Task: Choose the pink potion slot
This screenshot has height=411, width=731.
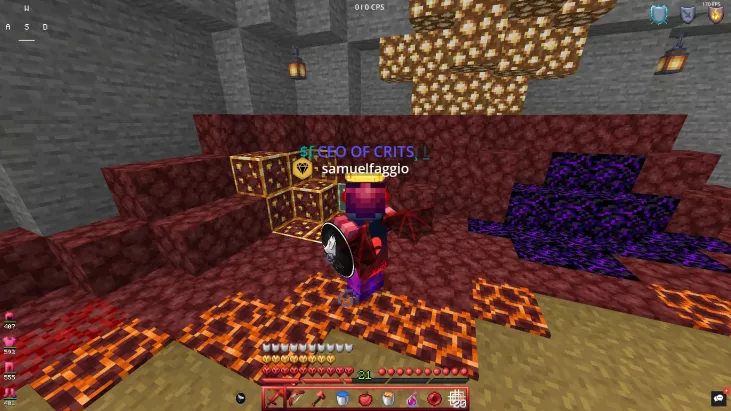Action: click(x=412, y=398)
